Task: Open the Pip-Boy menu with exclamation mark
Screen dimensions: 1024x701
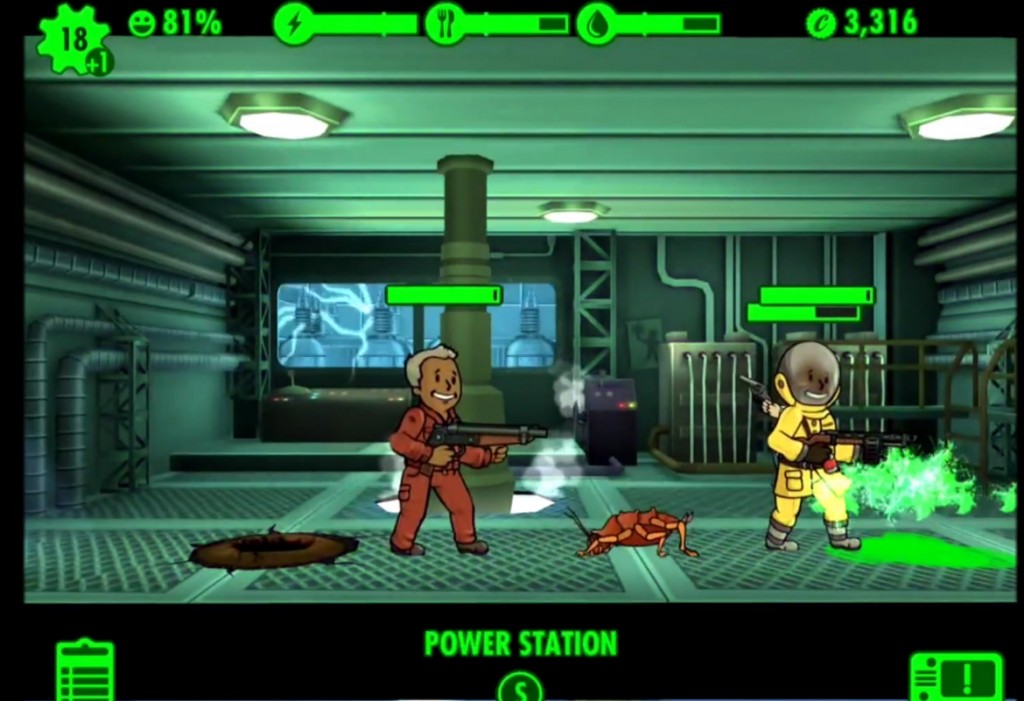Action: coord(955,677)
